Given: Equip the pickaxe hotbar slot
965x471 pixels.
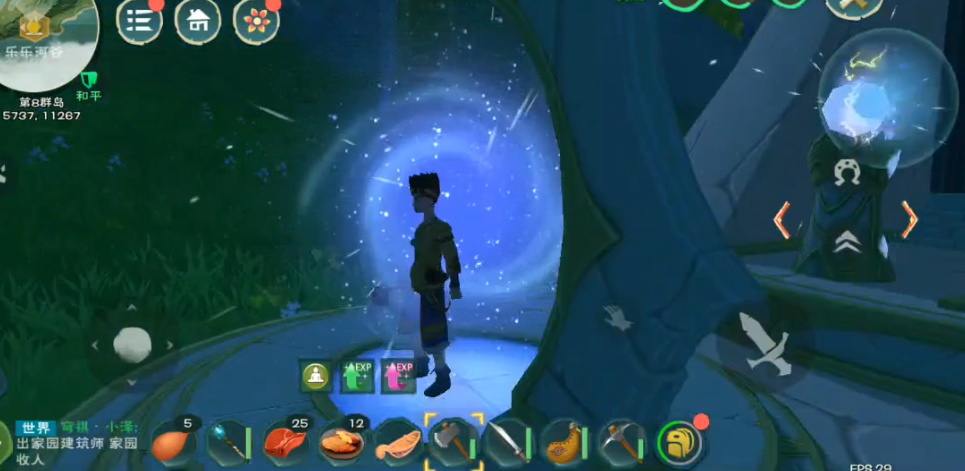Looking at the screenshot, I should tap(622, 441).
